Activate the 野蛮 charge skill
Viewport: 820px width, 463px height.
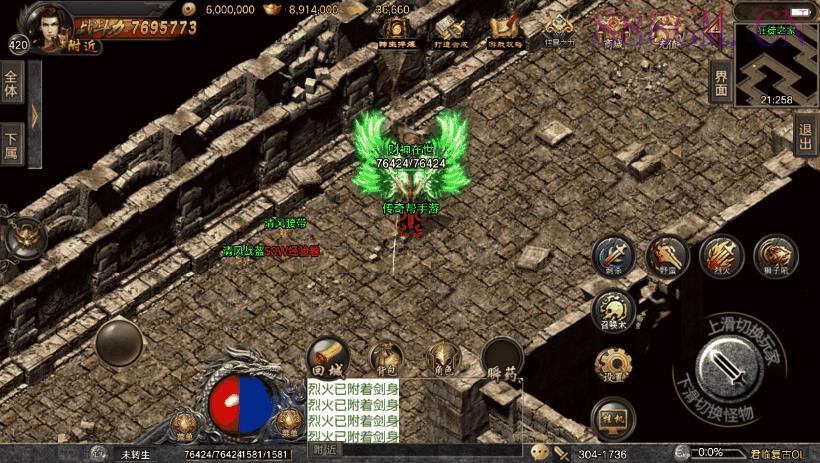pyautogui.click(x=664, y=255)
